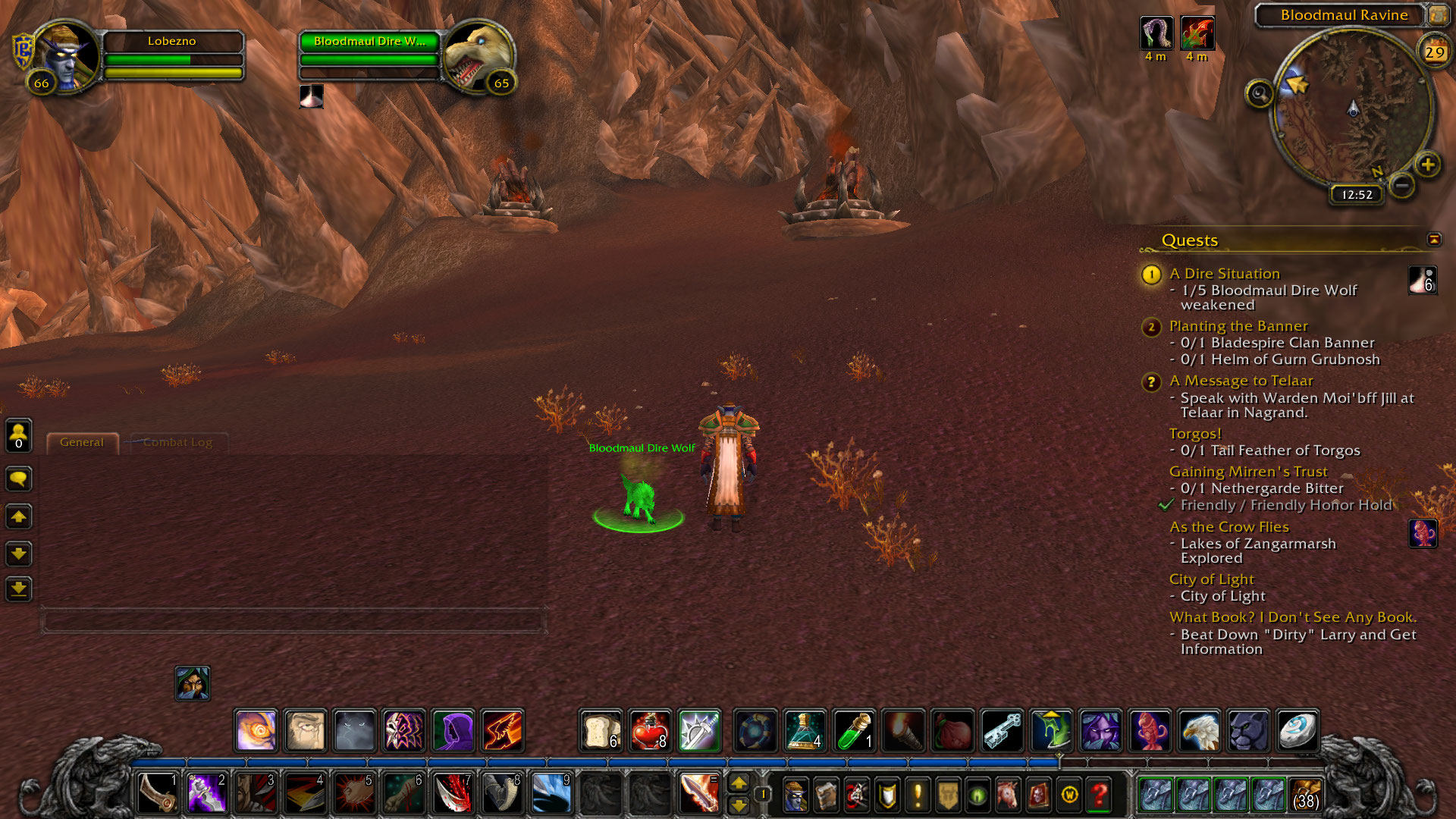
Task: Switch to the Combat Log tab
Action: (x=177, y=442)
